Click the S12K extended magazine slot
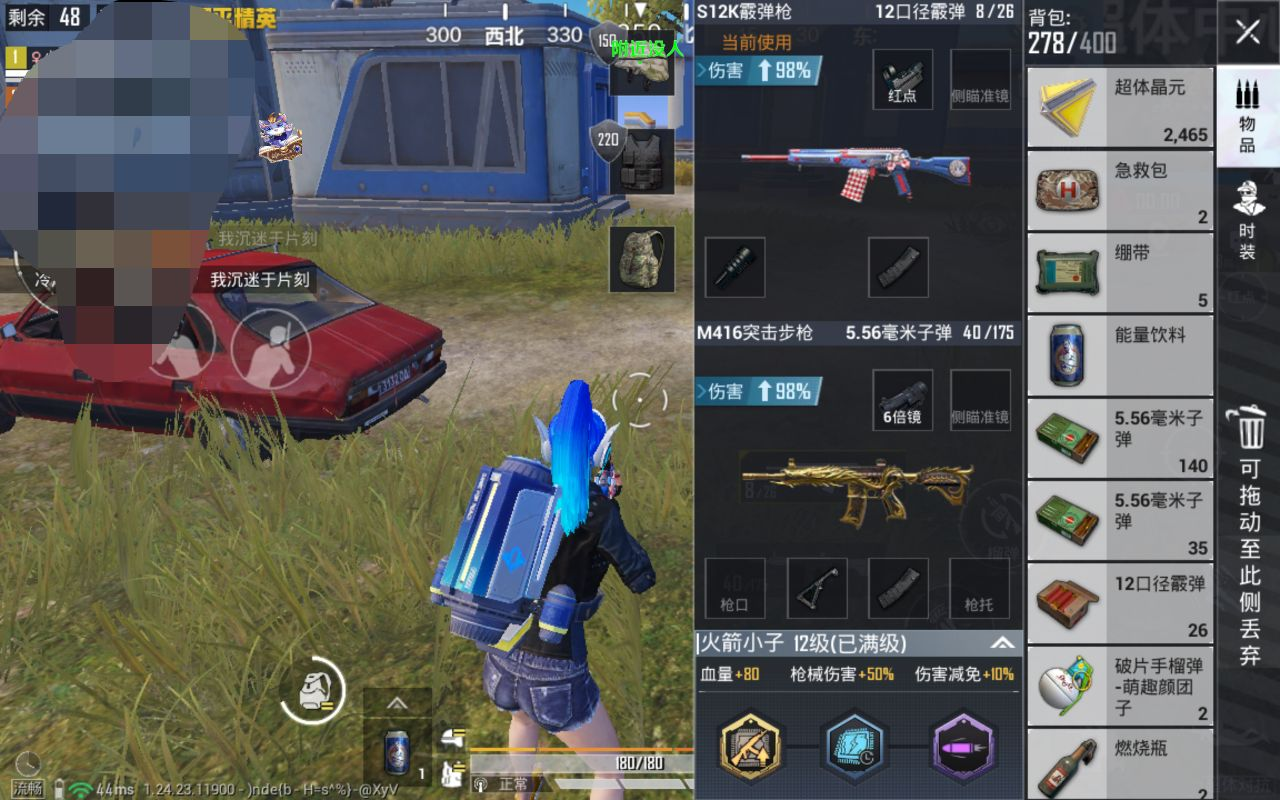1280x800 pixels. [x=897, y=268]
